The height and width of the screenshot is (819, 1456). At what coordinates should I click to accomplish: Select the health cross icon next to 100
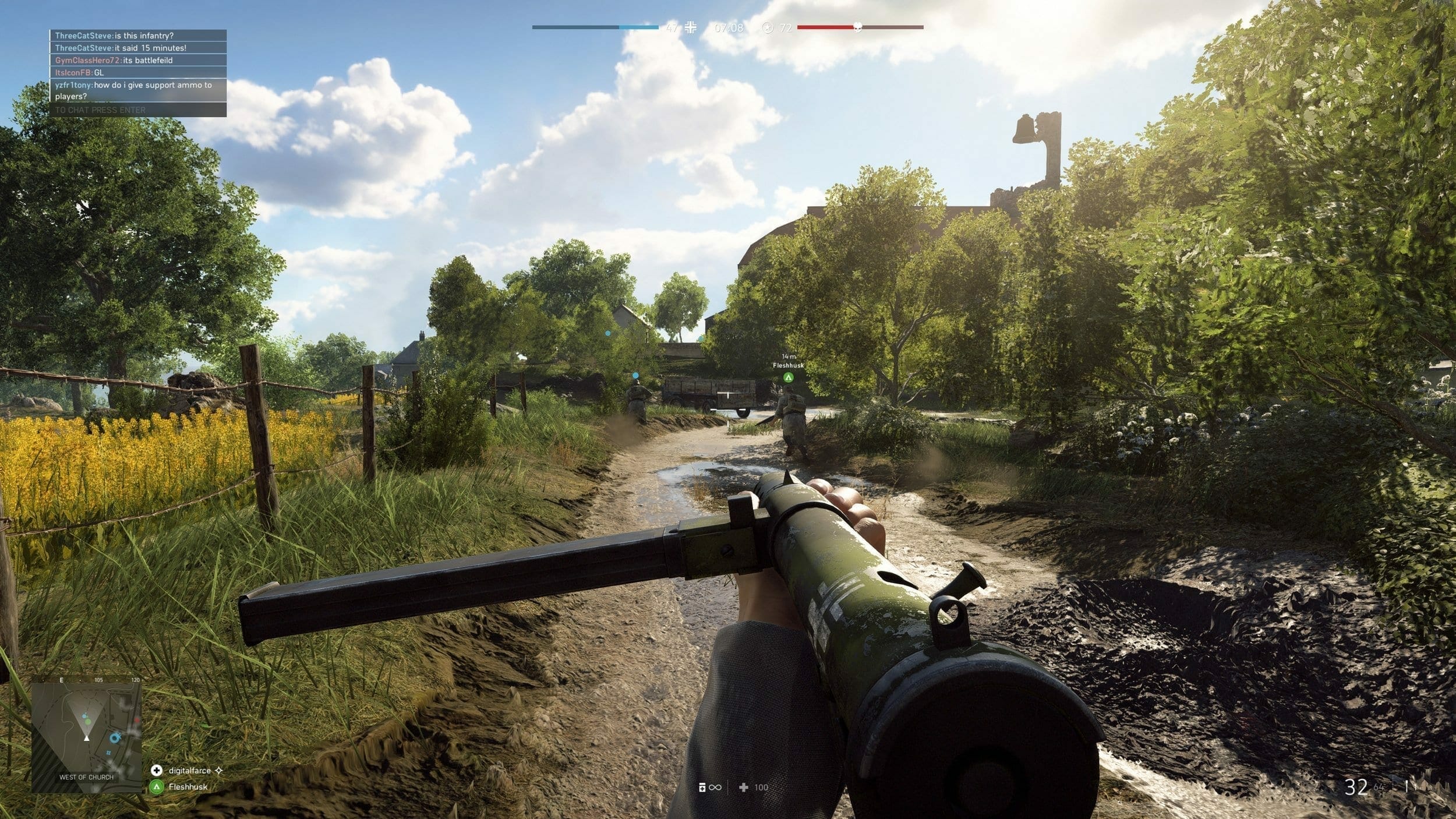(x=744, y=786)
